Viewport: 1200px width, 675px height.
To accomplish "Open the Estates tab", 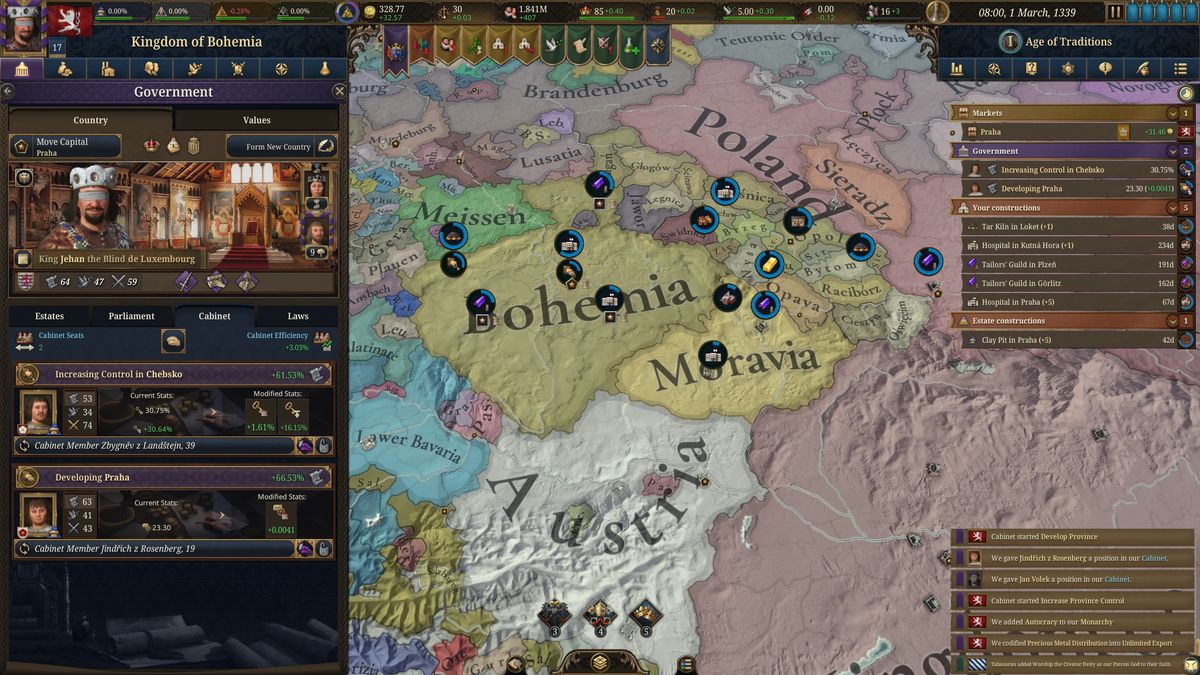I will pos(49,316).
